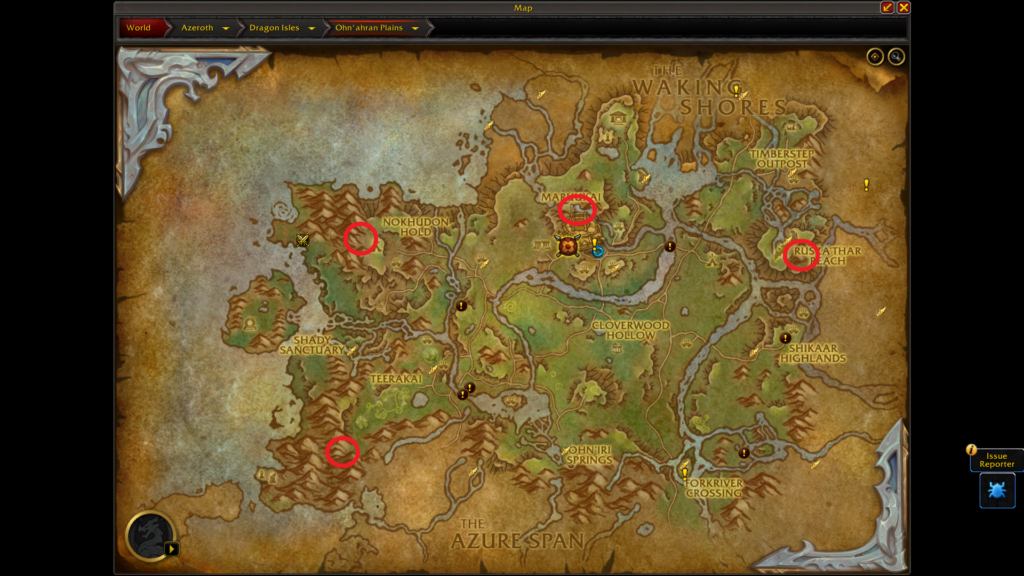Open the map pin tracking options button
Viewport: 1024px width, 576px height.
(875, 56)
